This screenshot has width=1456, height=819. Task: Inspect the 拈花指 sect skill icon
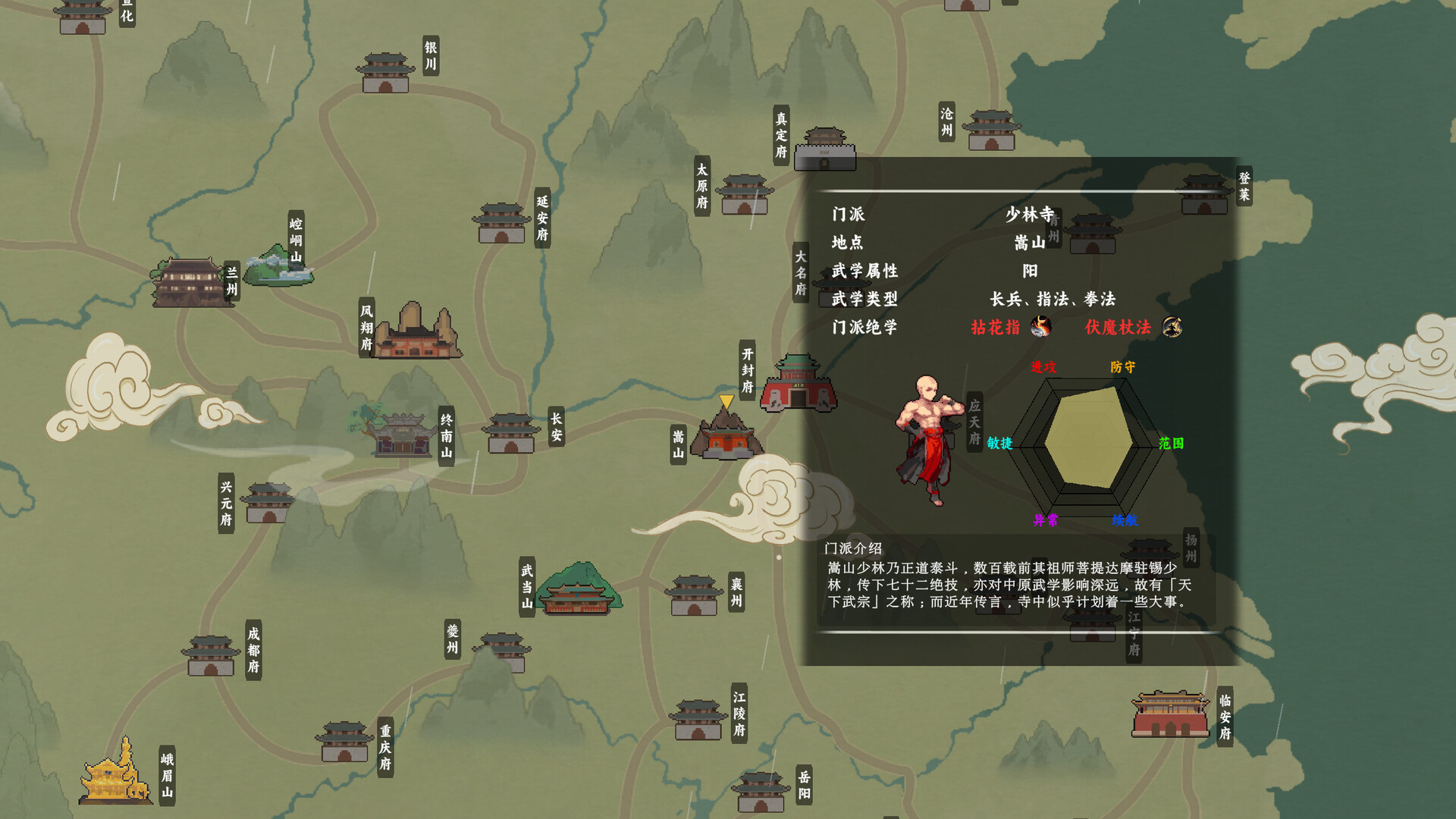[1041, 327]
